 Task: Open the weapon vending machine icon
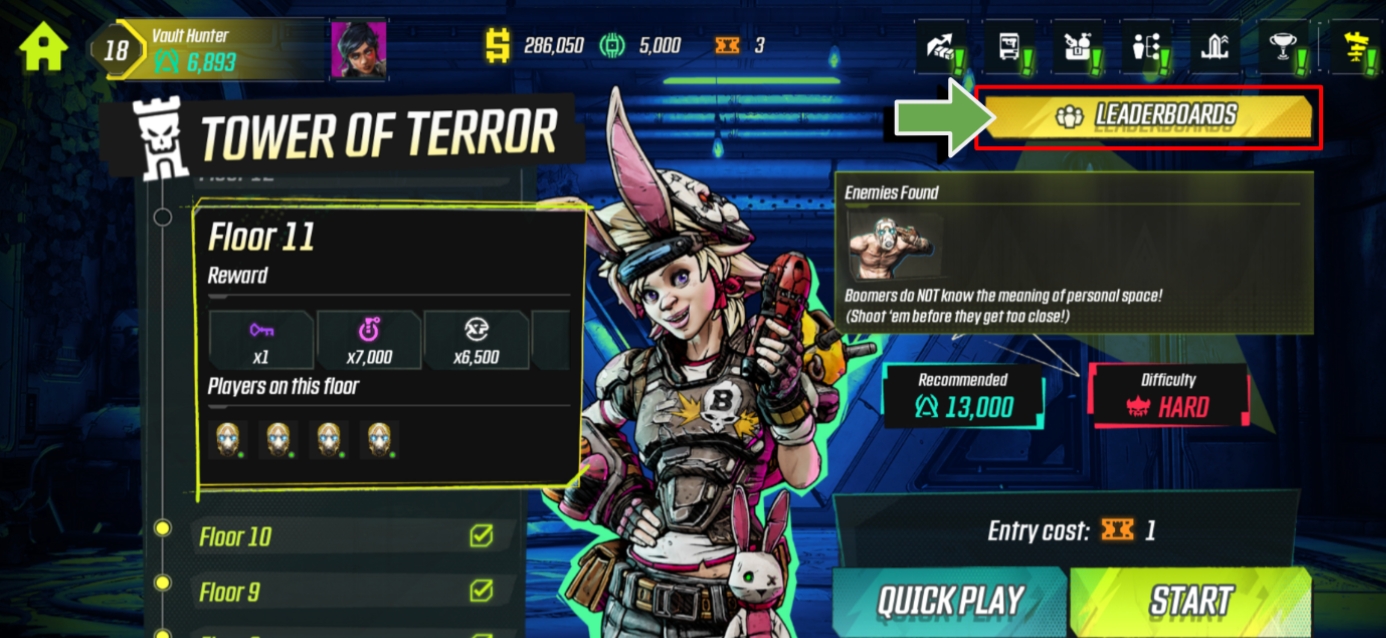click(x=1009, y=46)
